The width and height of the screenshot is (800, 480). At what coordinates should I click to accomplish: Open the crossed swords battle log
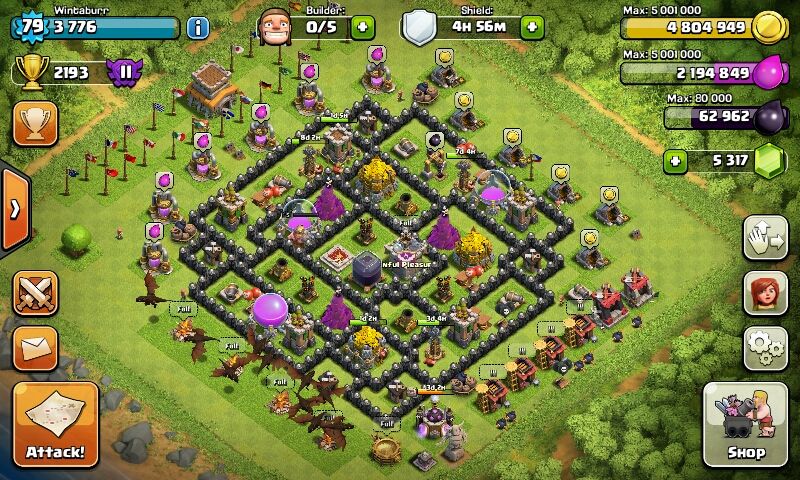click(35, 293)
